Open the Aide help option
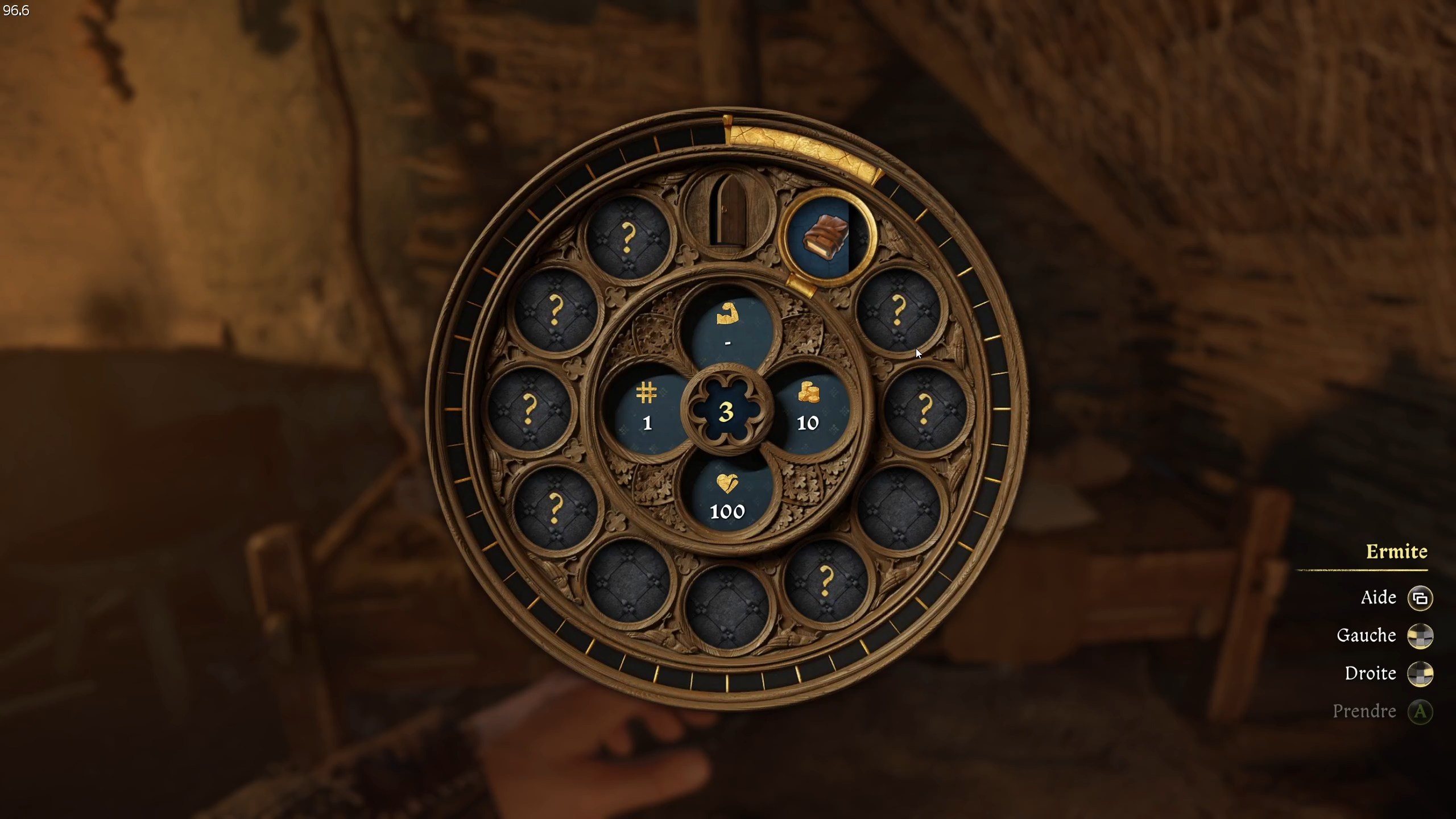Viewport: 1456px width, 819px height. (x=1379, y=598)
